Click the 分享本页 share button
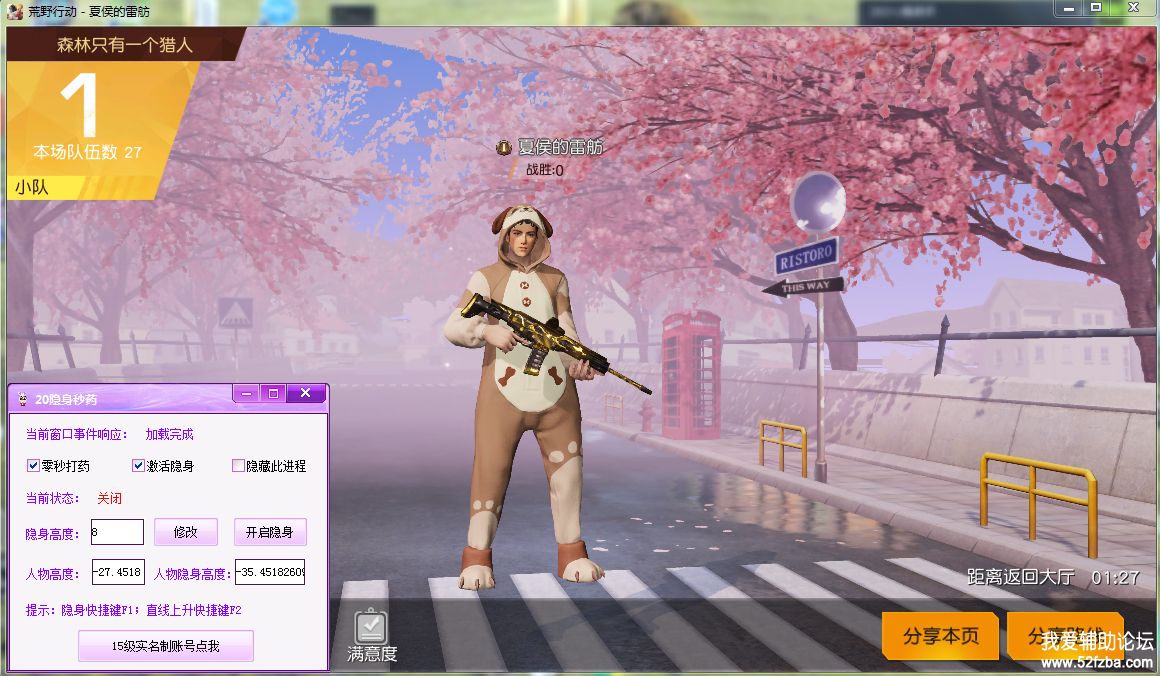This screenshot has width=1160, height=676. [x=940, y=636]
